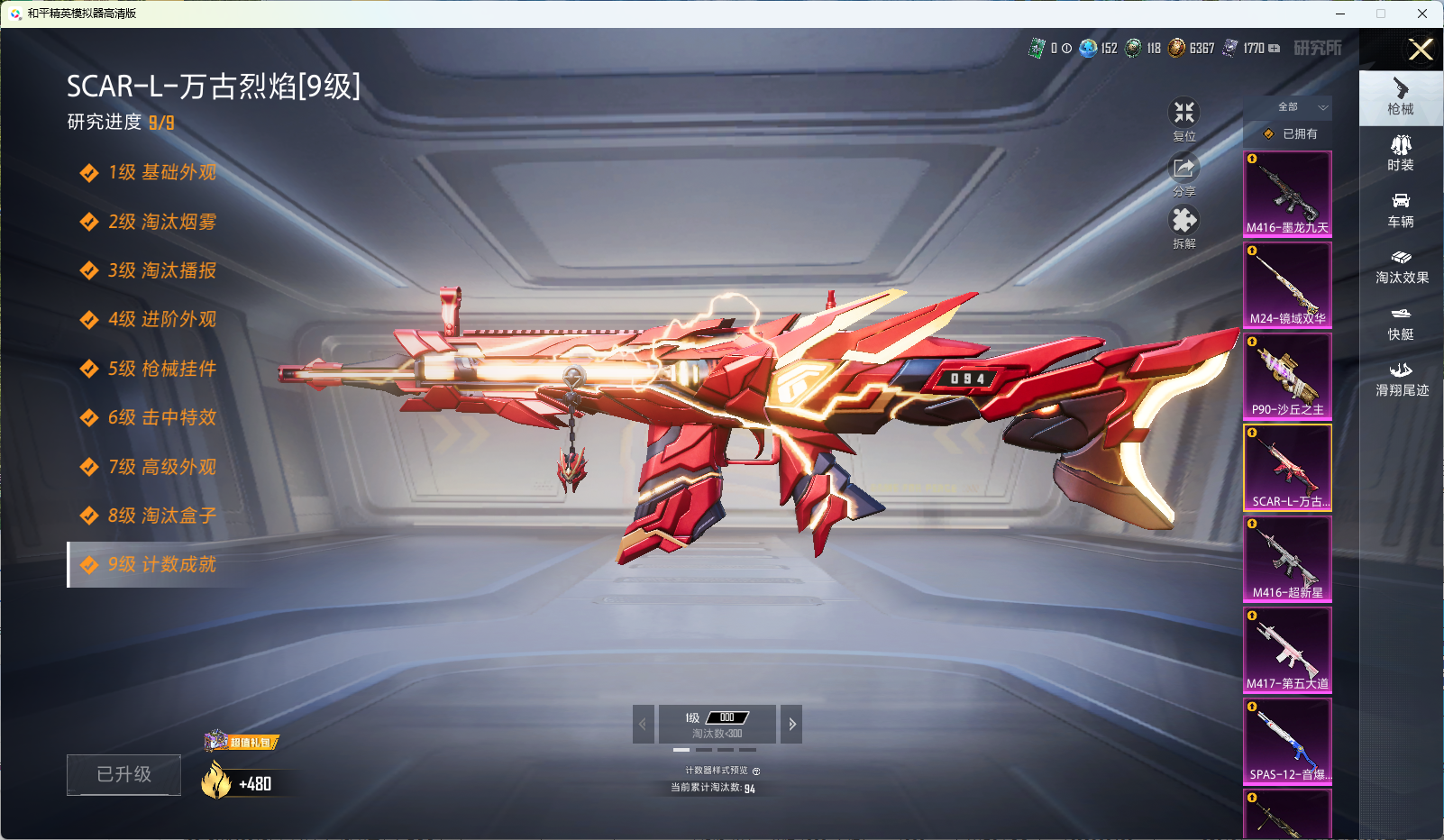Screen dimensions: 1444x840
Task: Select level 7 高级外观 entry
Action: (x=161, y=467)
